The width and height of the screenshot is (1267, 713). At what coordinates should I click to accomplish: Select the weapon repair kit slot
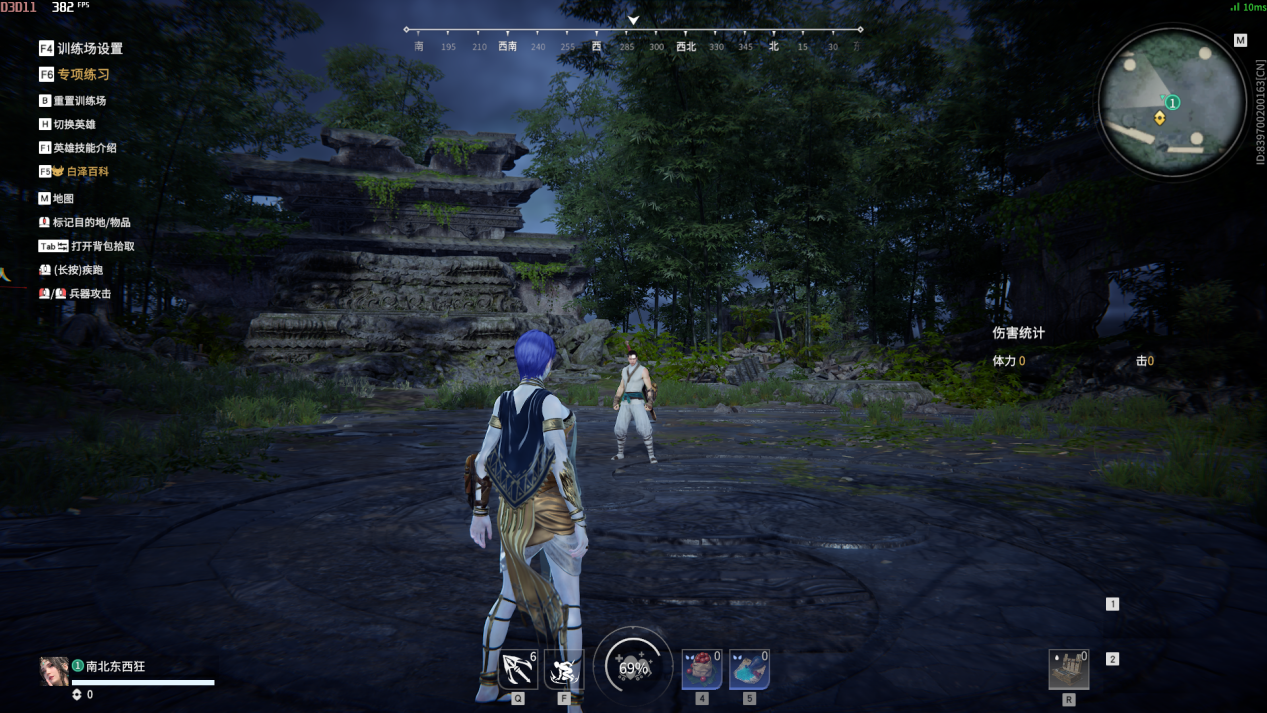[1068, 670]
